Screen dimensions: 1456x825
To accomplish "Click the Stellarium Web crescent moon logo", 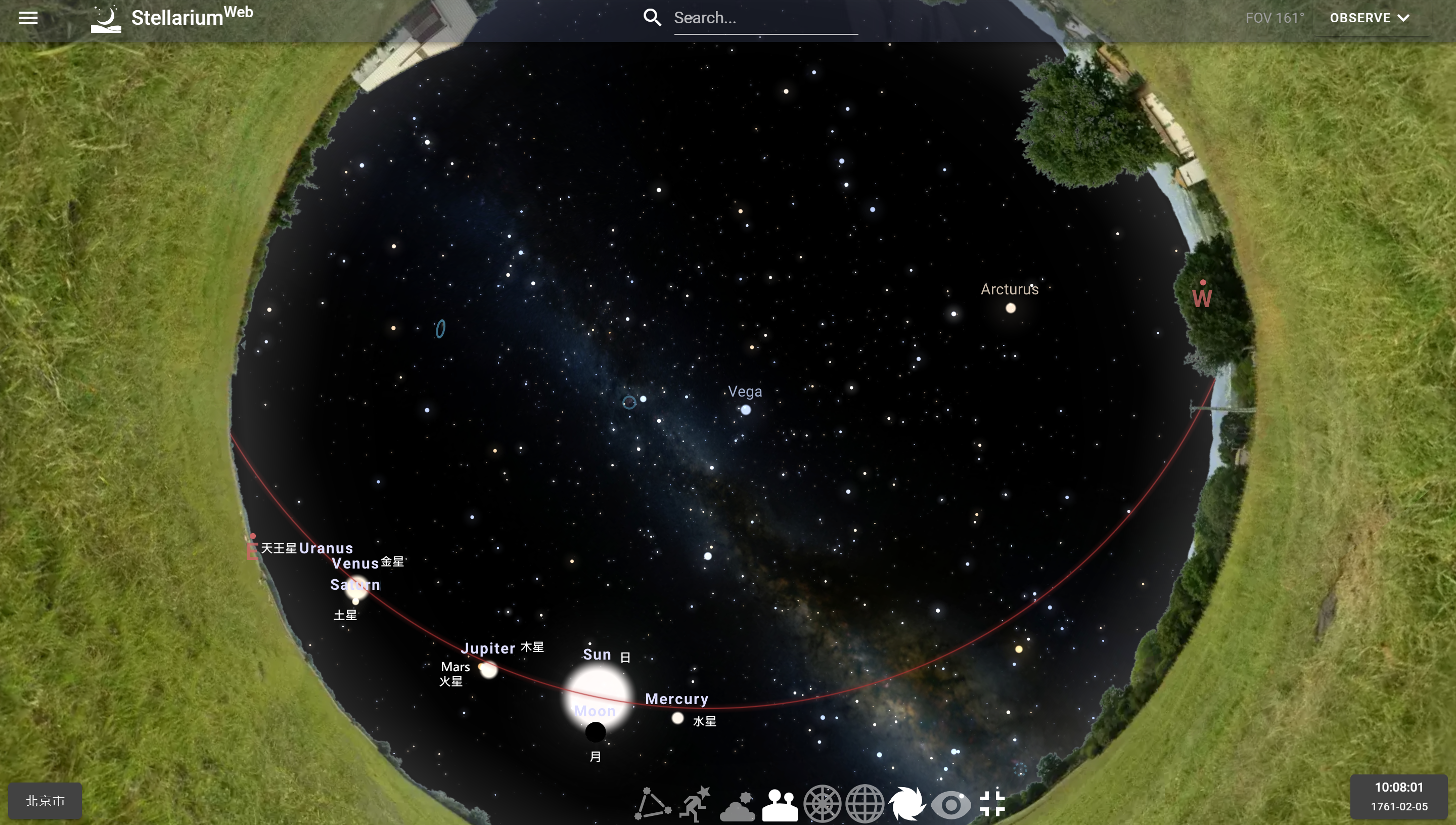I will 105,18.
